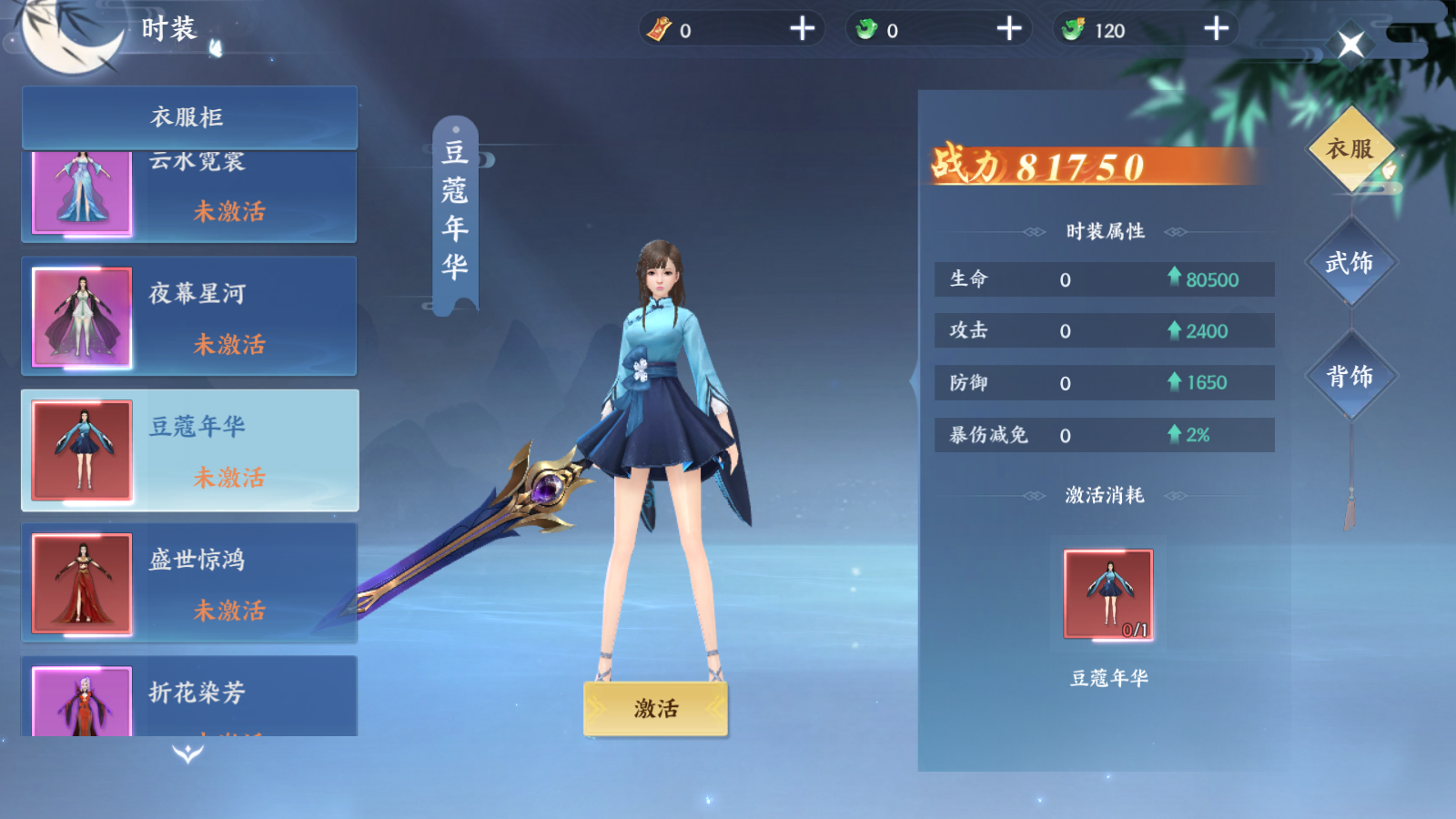This screenshot has height=819, width=1456.
Task: Open the 衣服柜 wardrobe header panel
Action: [188, 116]
